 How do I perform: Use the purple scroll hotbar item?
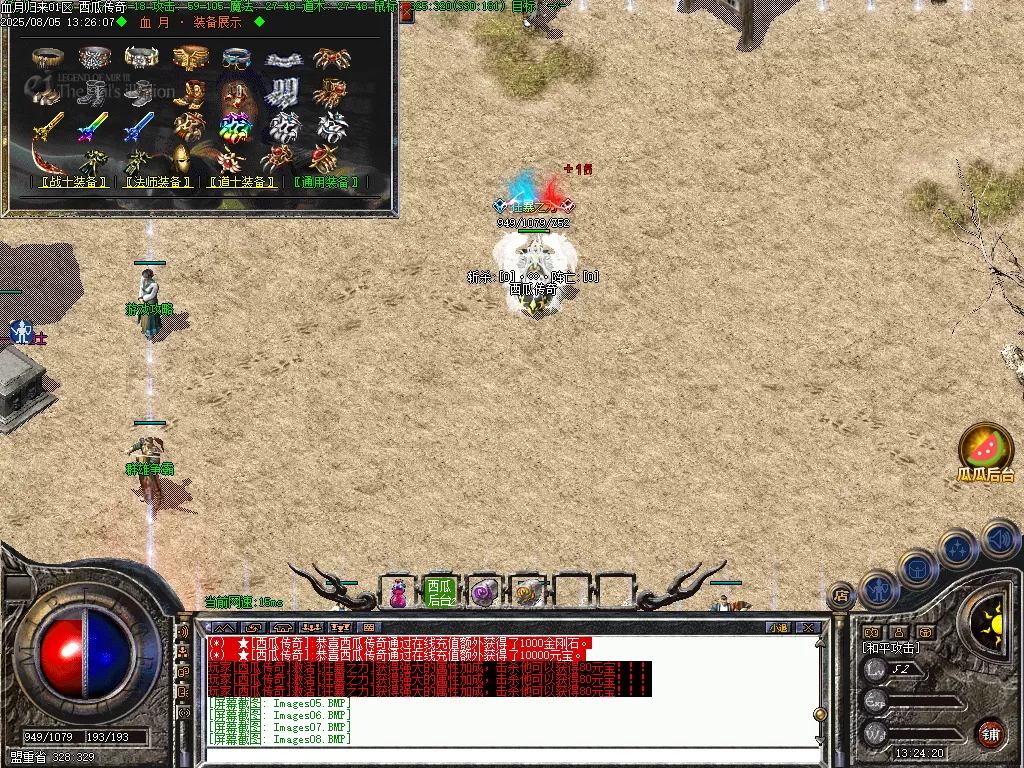pyautogui.click(x=484, y=593)
